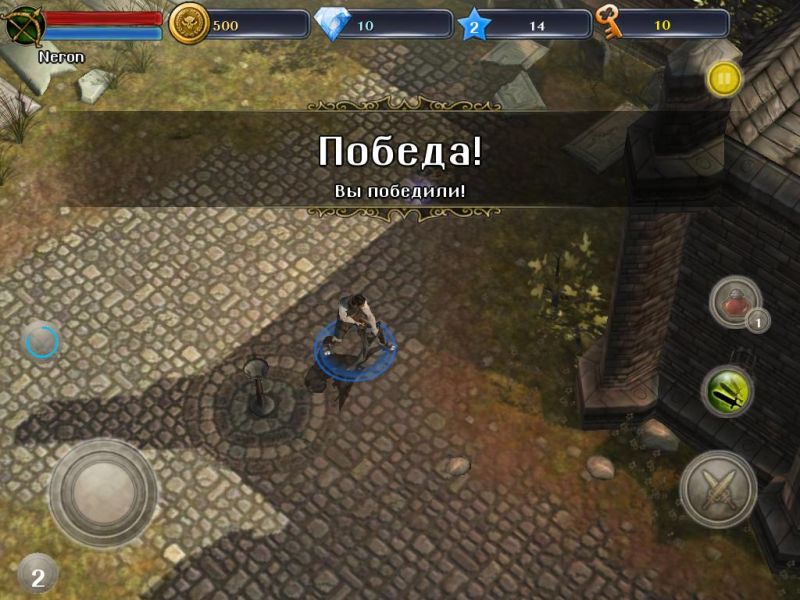Activate the green sword skill
This screenshot has width=800, height=600.
(x=727, y=391)
